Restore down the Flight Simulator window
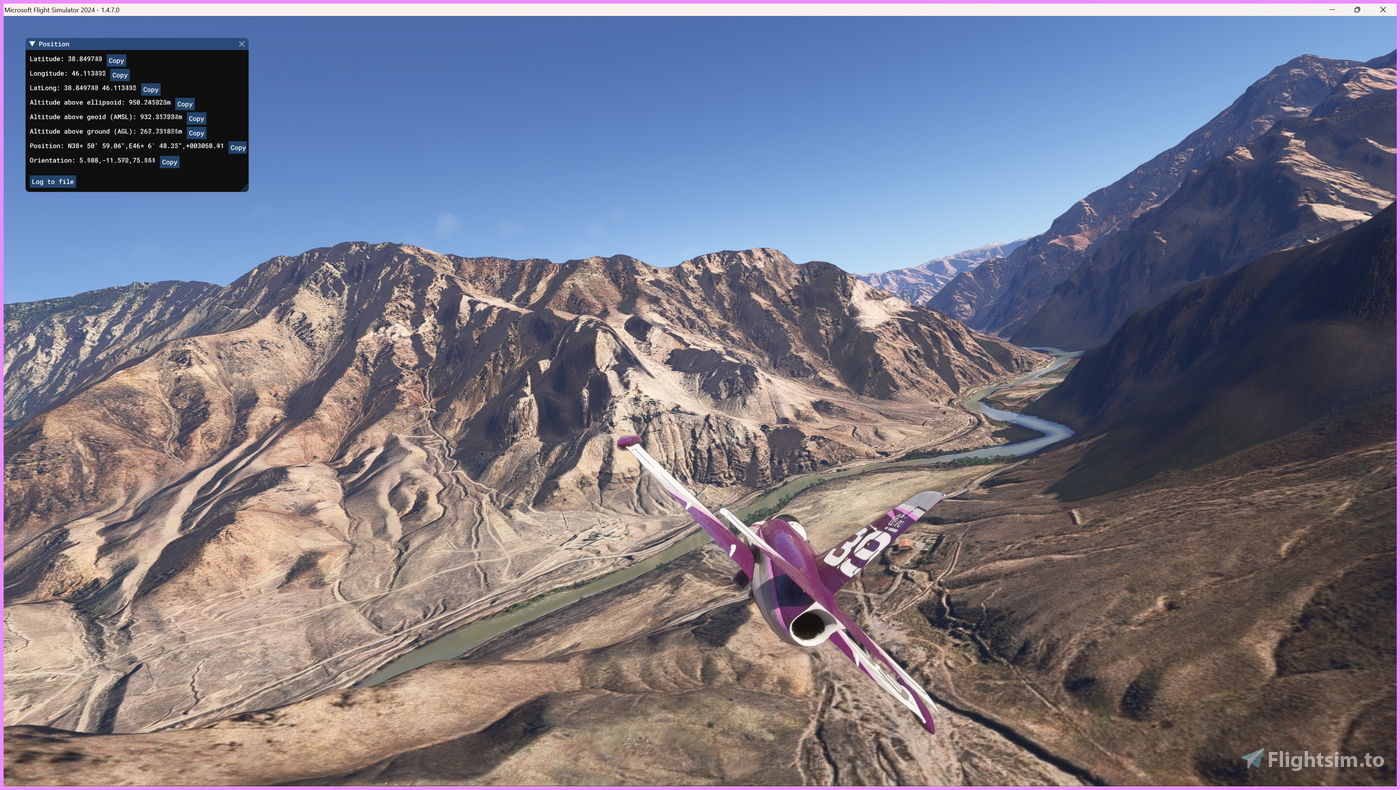 [x=1355, y=8]
